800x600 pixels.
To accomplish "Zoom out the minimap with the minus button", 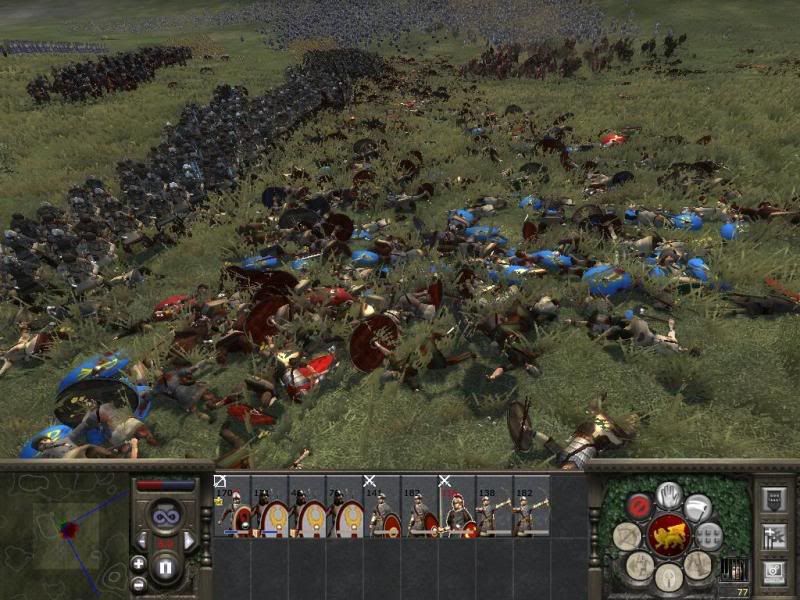I will coord(138,584).
